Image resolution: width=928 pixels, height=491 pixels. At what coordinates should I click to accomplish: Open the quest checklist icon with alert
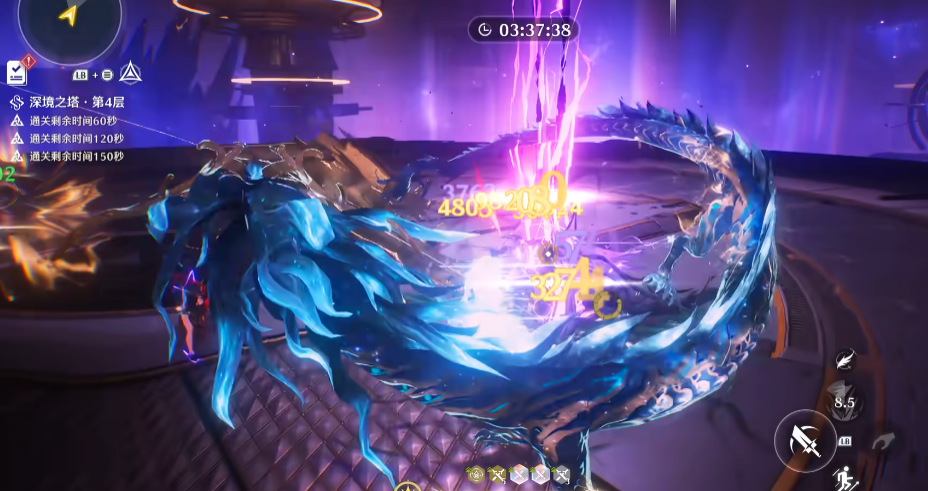coord(18,71)
